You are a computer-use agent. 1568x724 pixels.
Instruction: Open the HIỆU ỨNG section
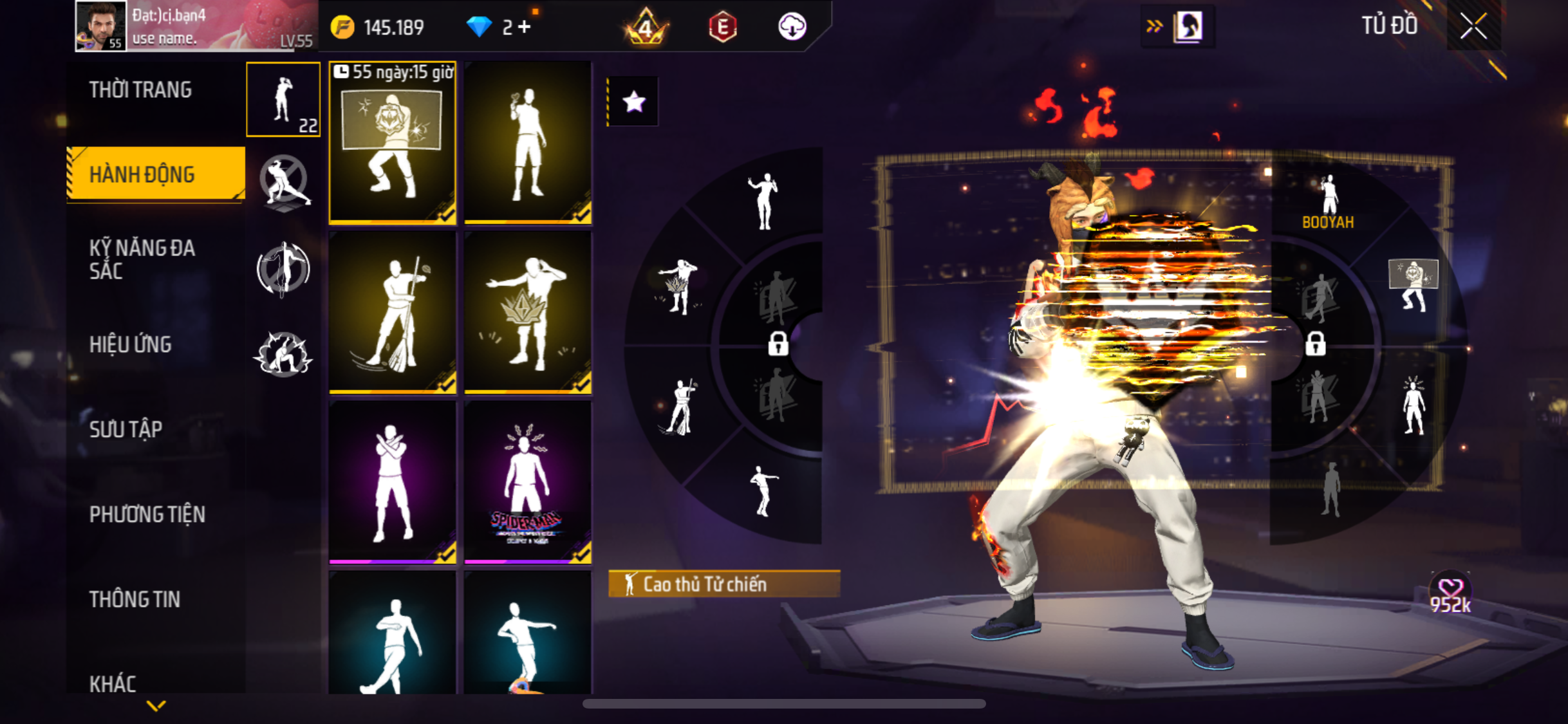(131, 345)
